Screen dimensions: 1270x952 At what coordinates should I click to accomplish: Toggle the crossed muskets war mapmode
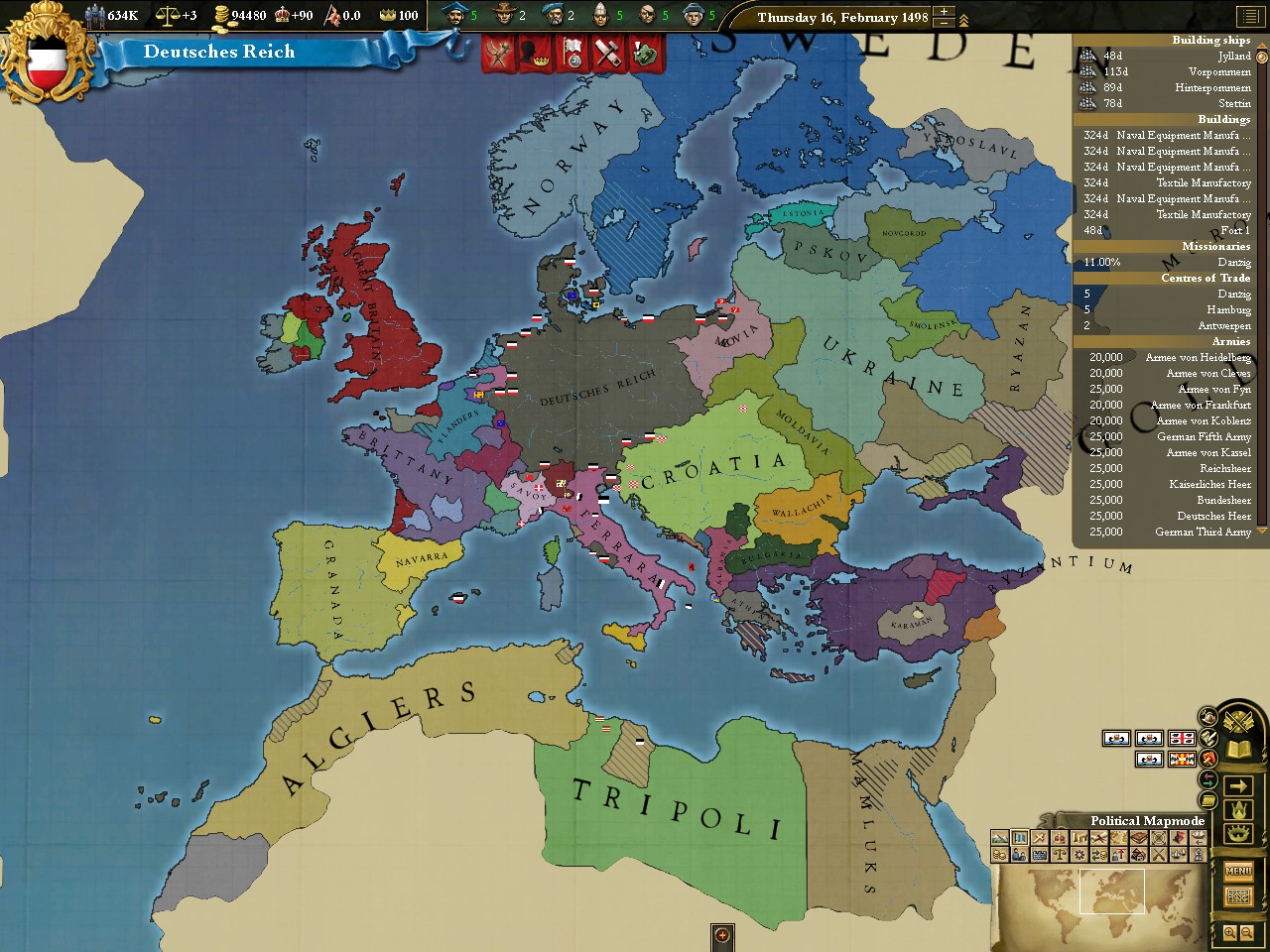click(x=1158, y=855)
